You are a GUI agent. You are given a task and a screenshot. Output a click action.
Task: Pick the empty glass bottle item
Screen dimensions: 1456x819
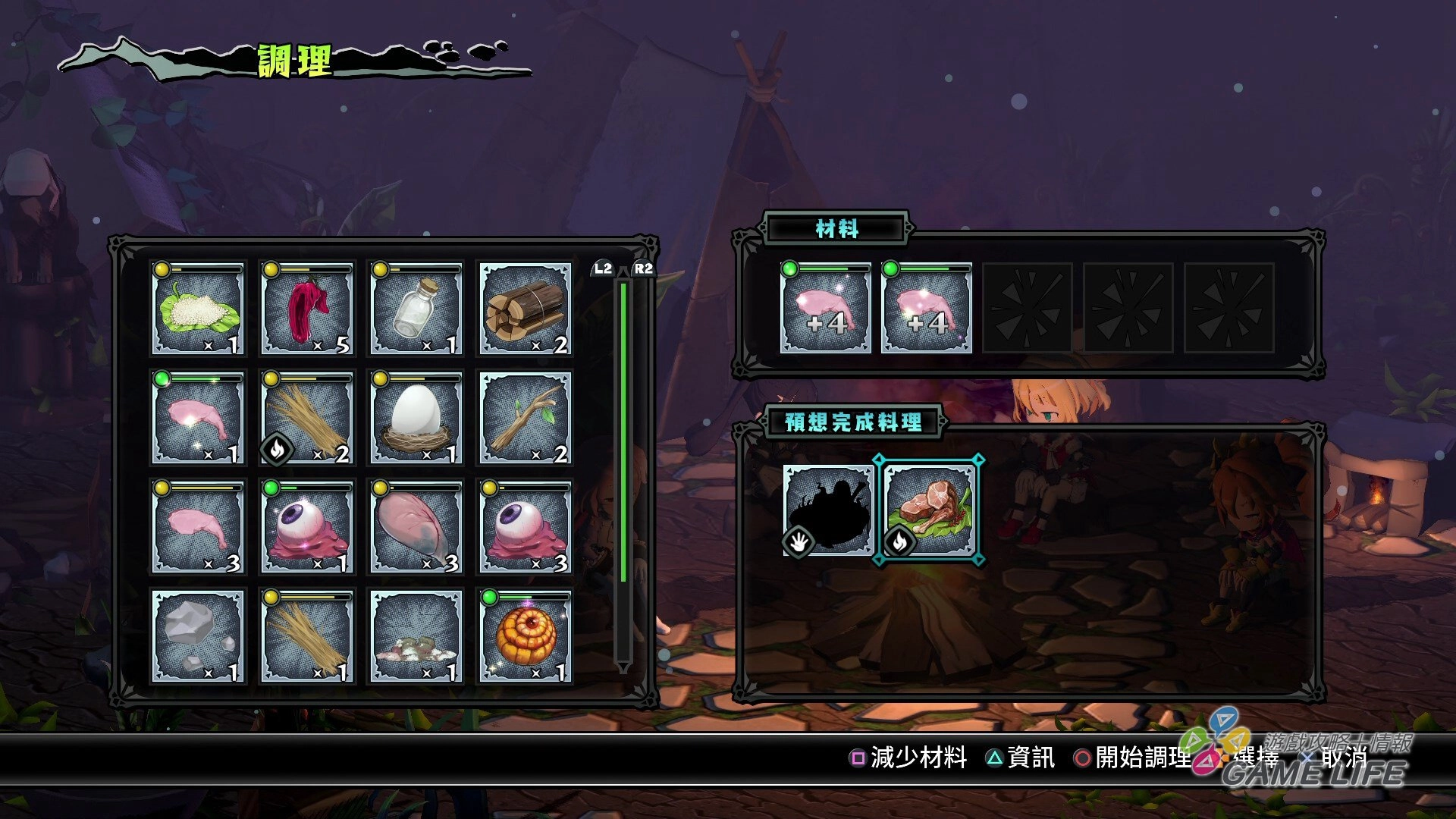(x=416, y=309)
